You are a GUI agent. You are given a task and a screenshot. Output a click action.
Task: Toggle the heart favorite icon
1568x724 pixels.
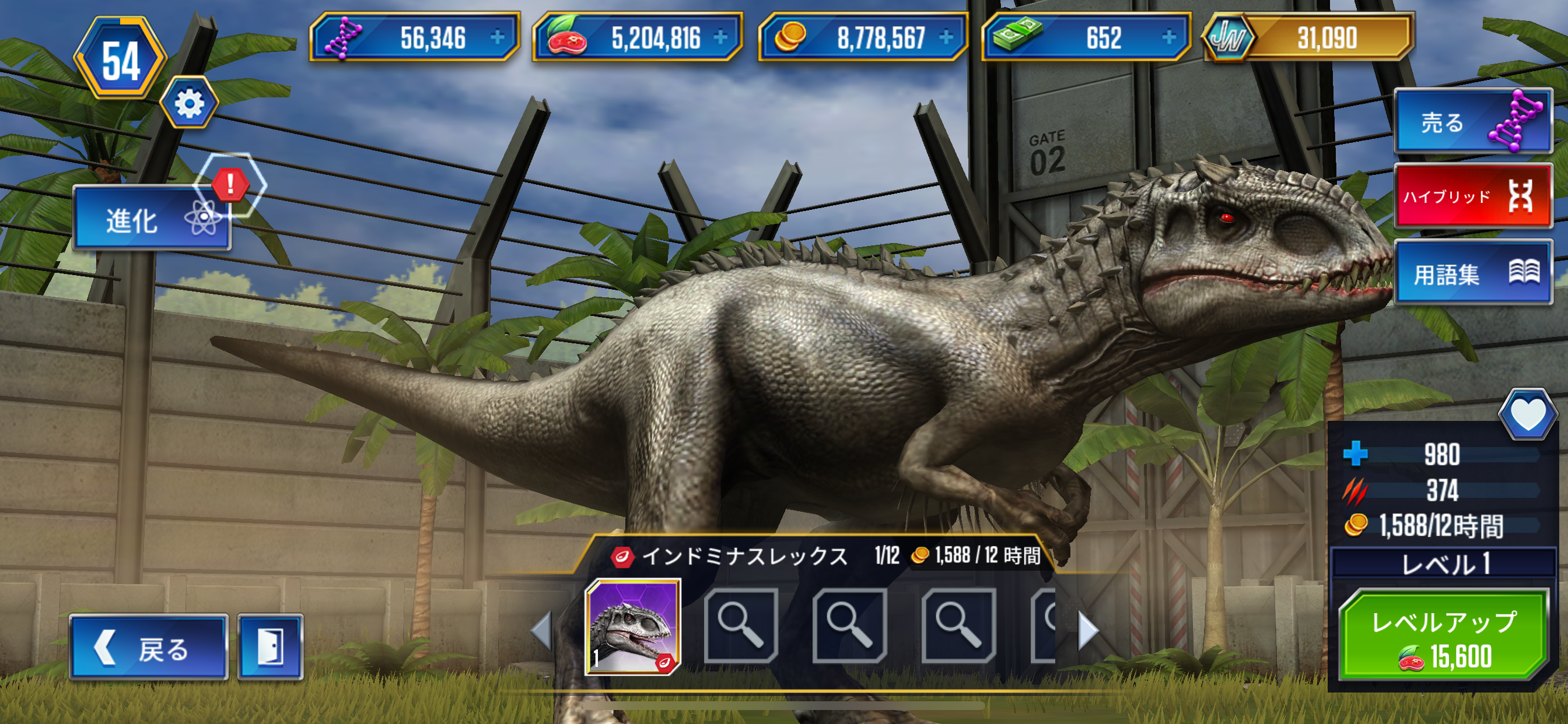pyautogui.click(x=1528, y=415)
